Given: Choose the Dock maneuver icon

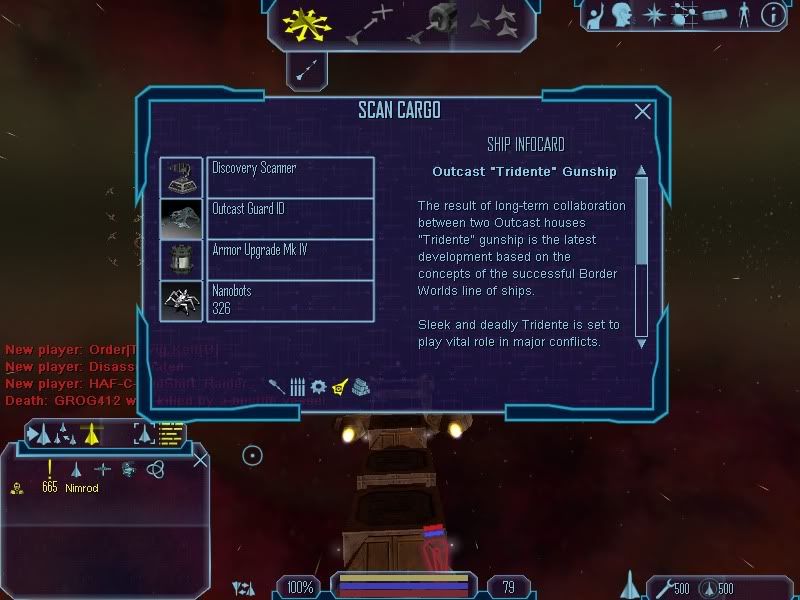Looking at the screenshot, I should [432, 22].
